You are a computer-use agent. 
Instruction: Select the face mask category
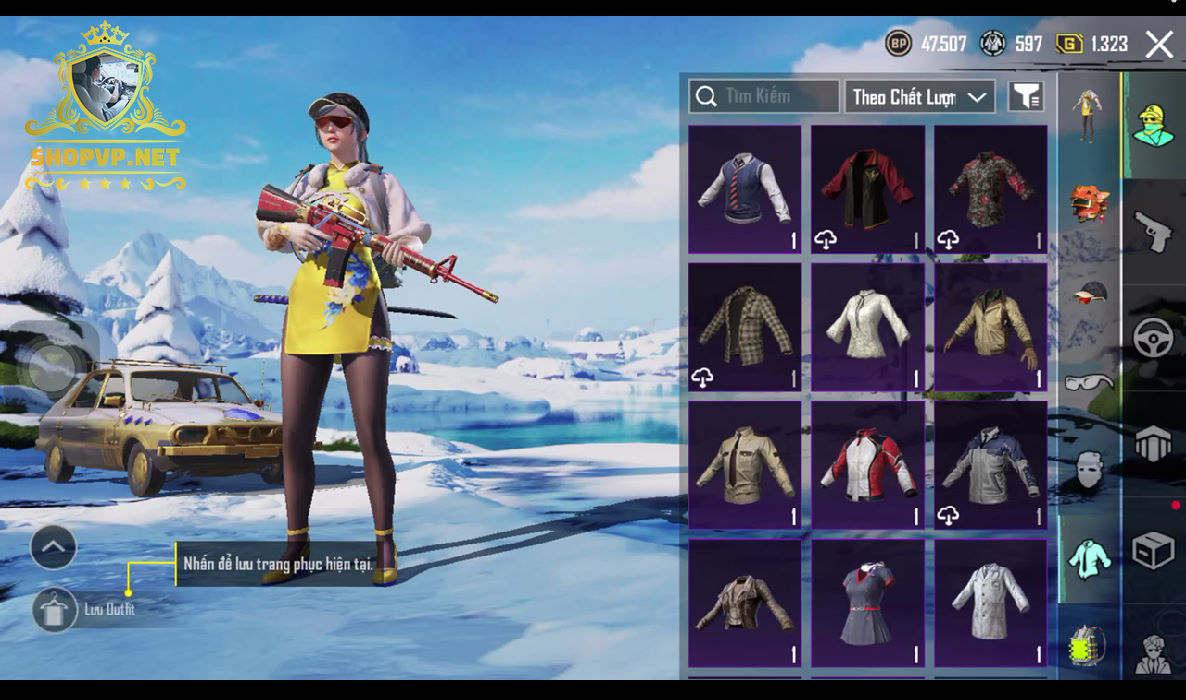(1089, 468)
